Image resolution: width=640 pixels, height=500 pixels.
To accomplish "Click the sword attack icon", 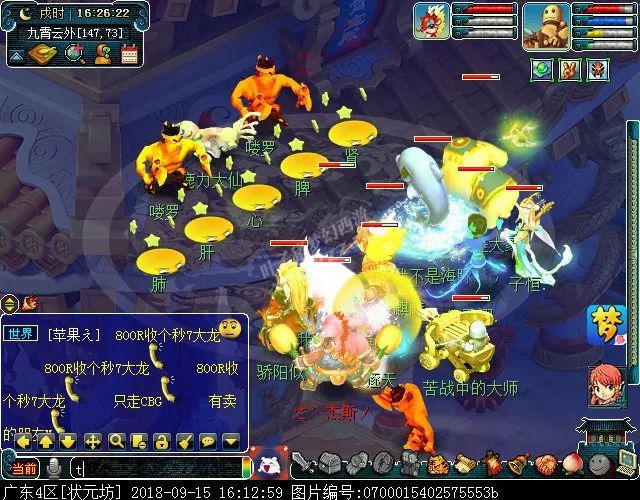I will click(301, 464).
